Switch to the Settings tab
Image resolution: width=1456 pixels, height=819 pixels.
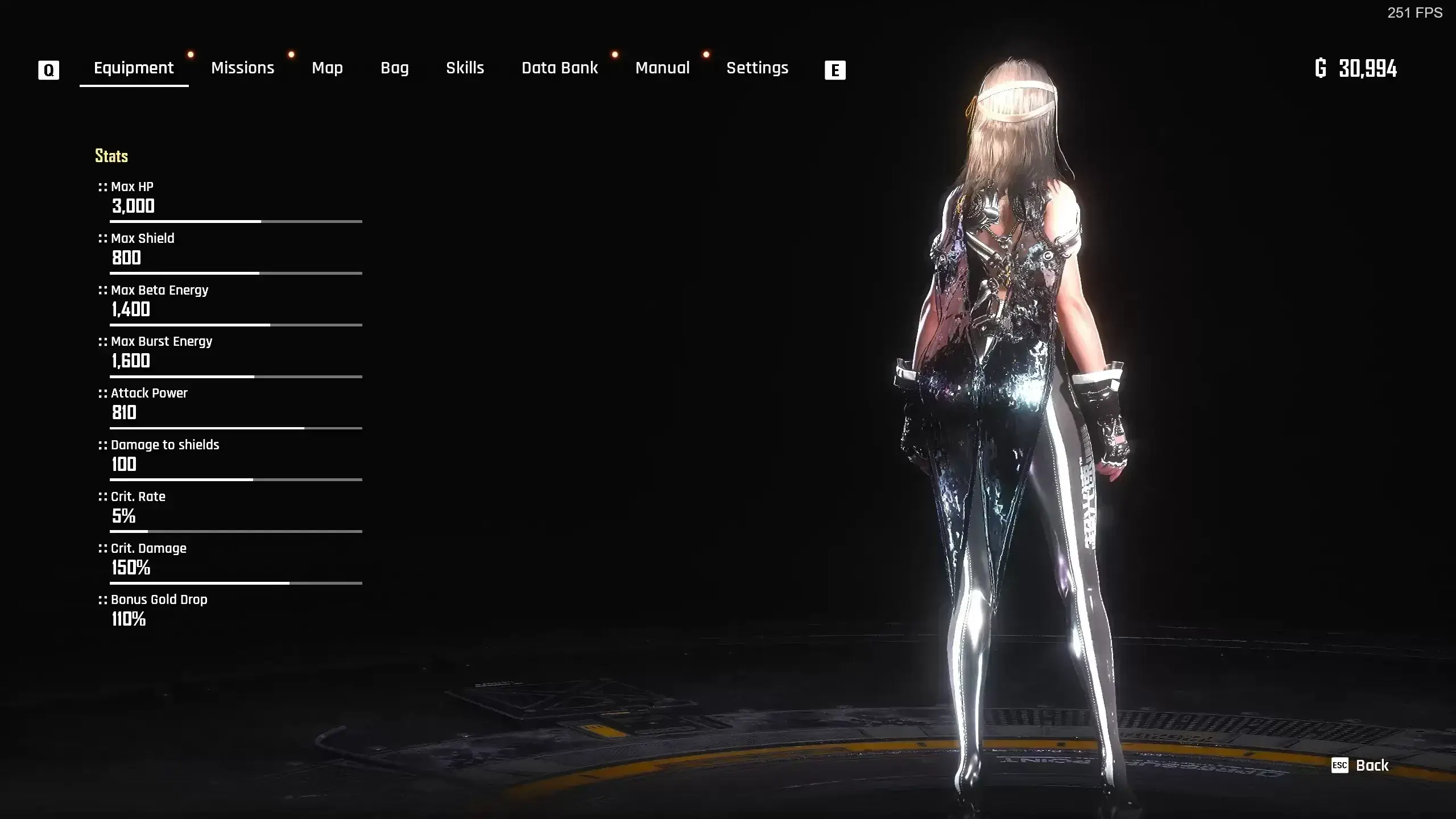point(757,68)
